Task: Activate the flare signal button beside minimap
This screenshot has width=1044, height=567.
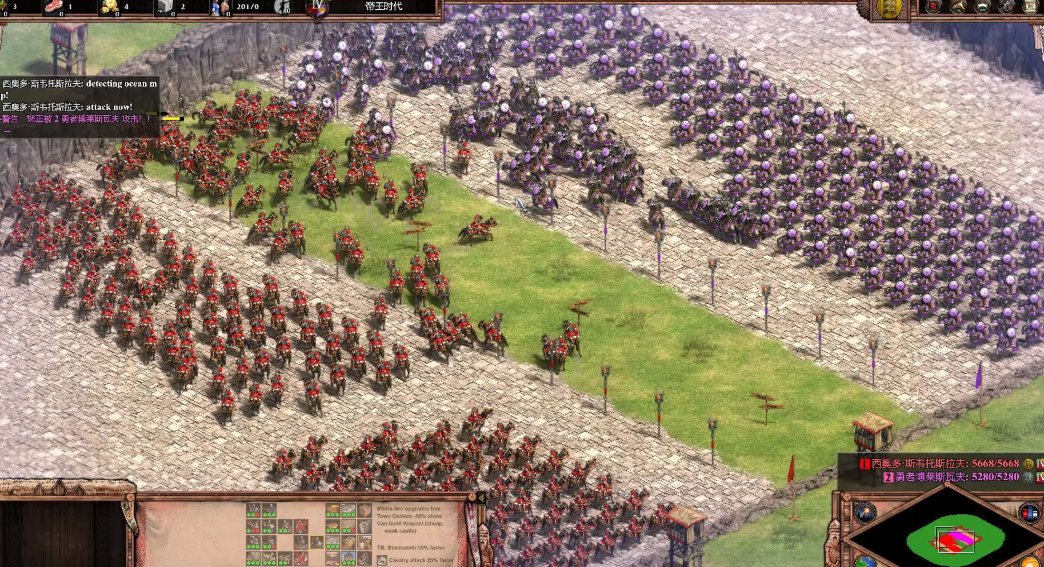Action: coord(865,513)
